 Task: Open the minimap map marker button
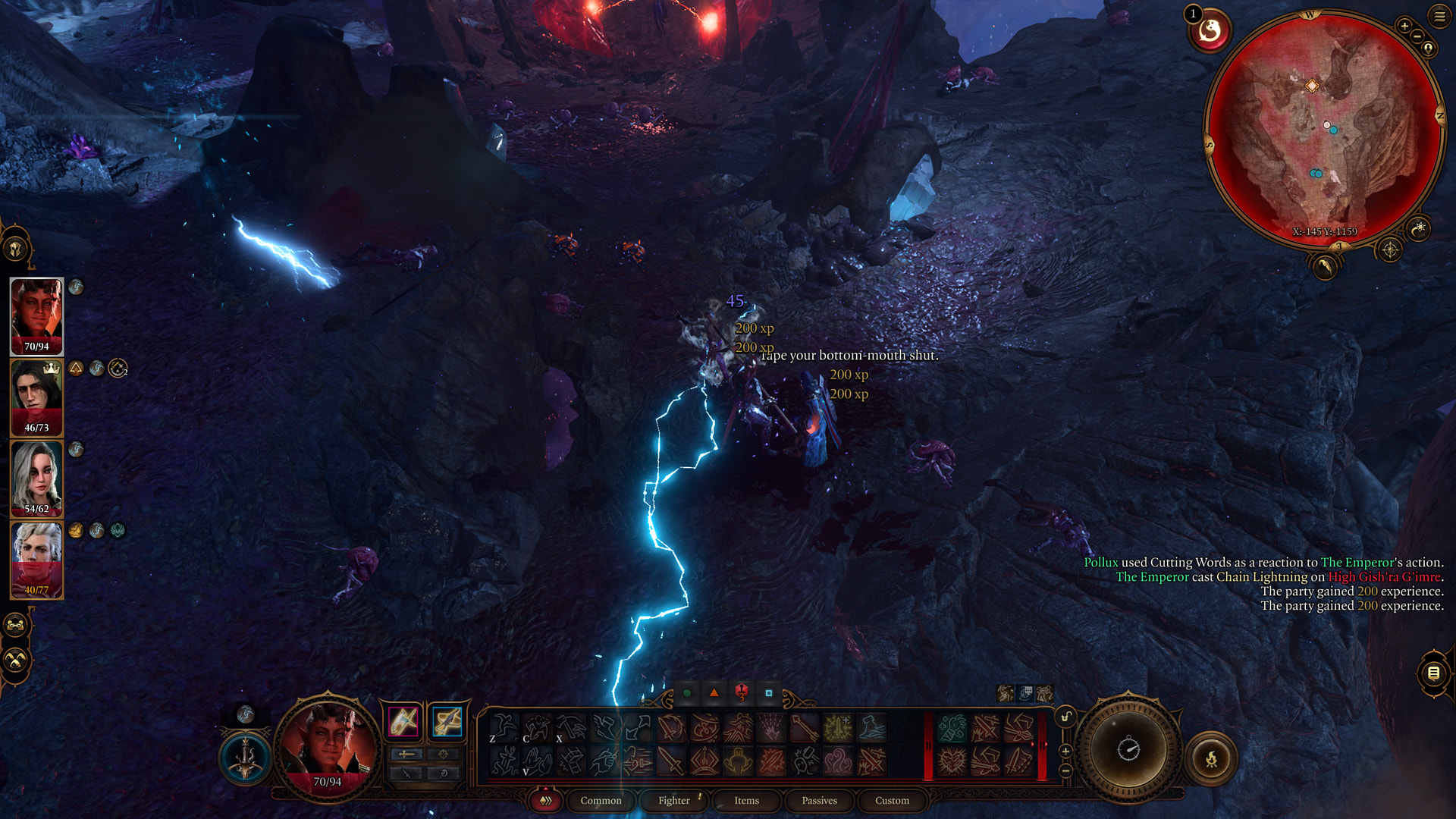1429,49
